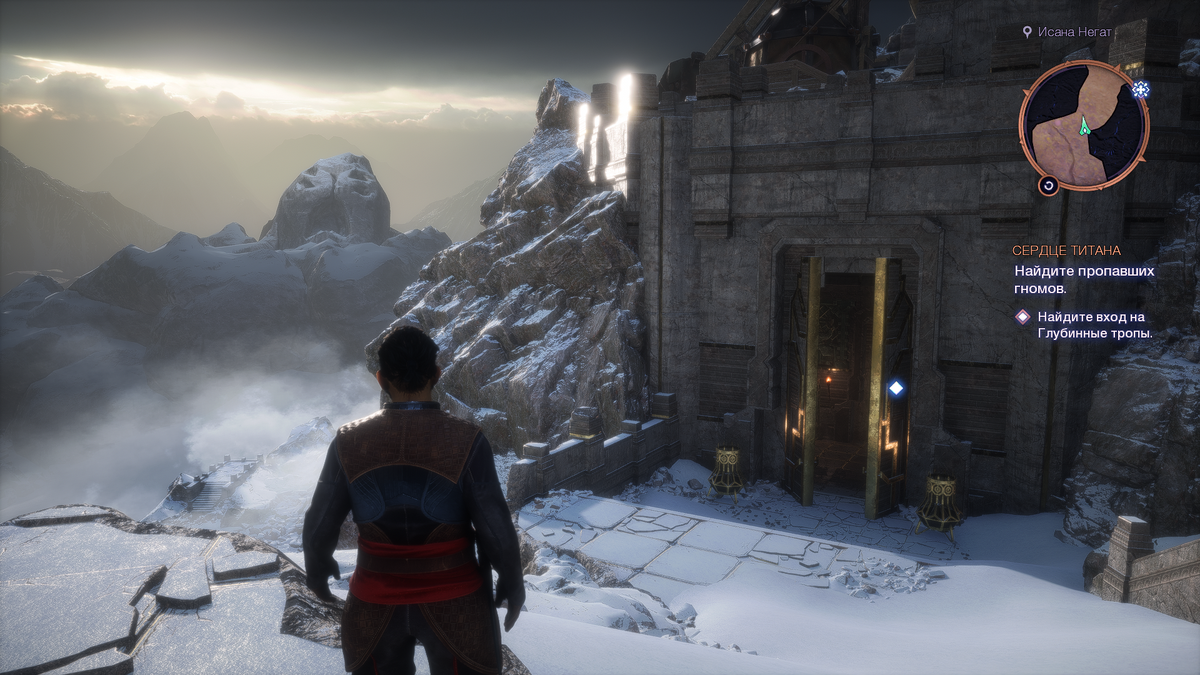
Task: Click the blue diamond objective marker by the doorway
Action: click(896, 388)
